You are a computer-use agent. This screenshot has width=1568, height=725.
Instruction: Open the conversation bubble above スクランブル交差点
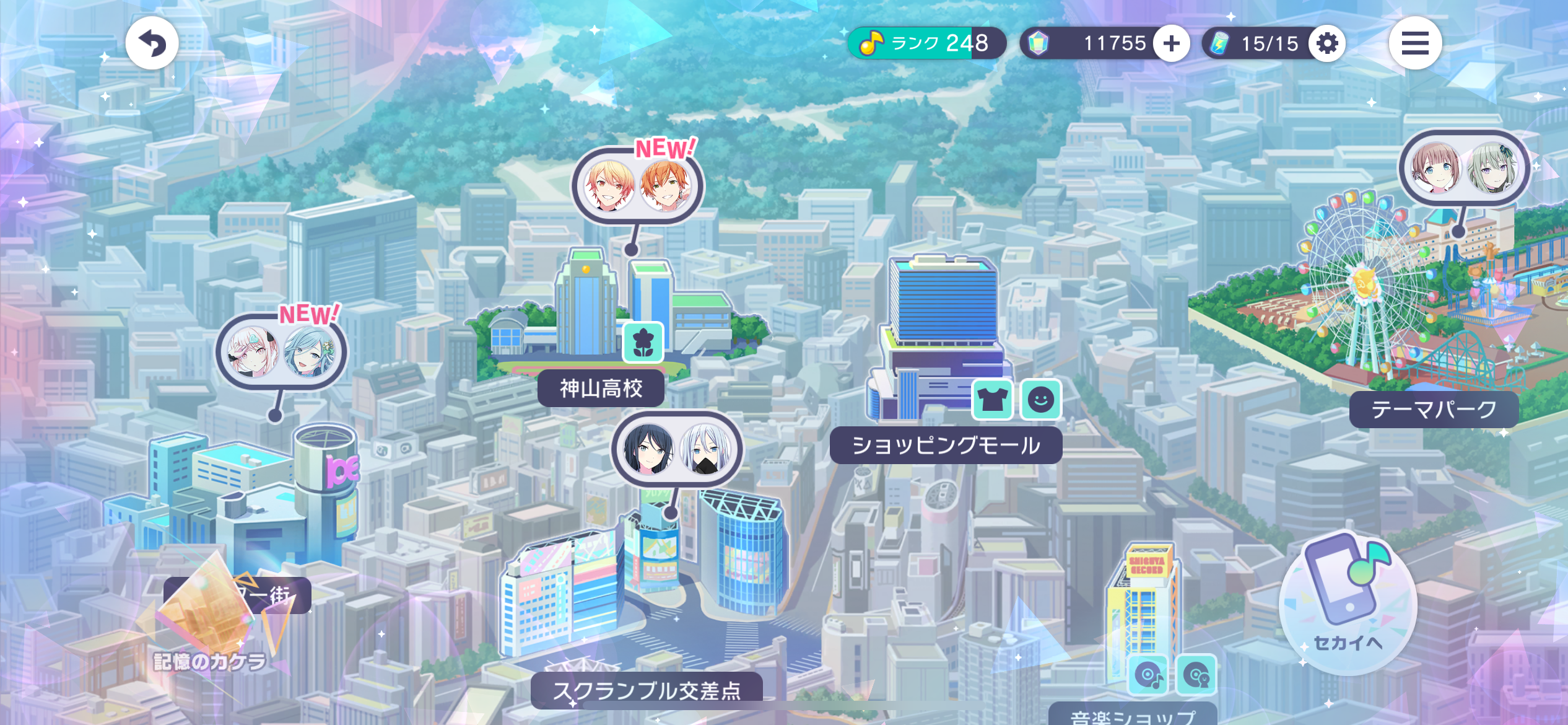point(677,449)
